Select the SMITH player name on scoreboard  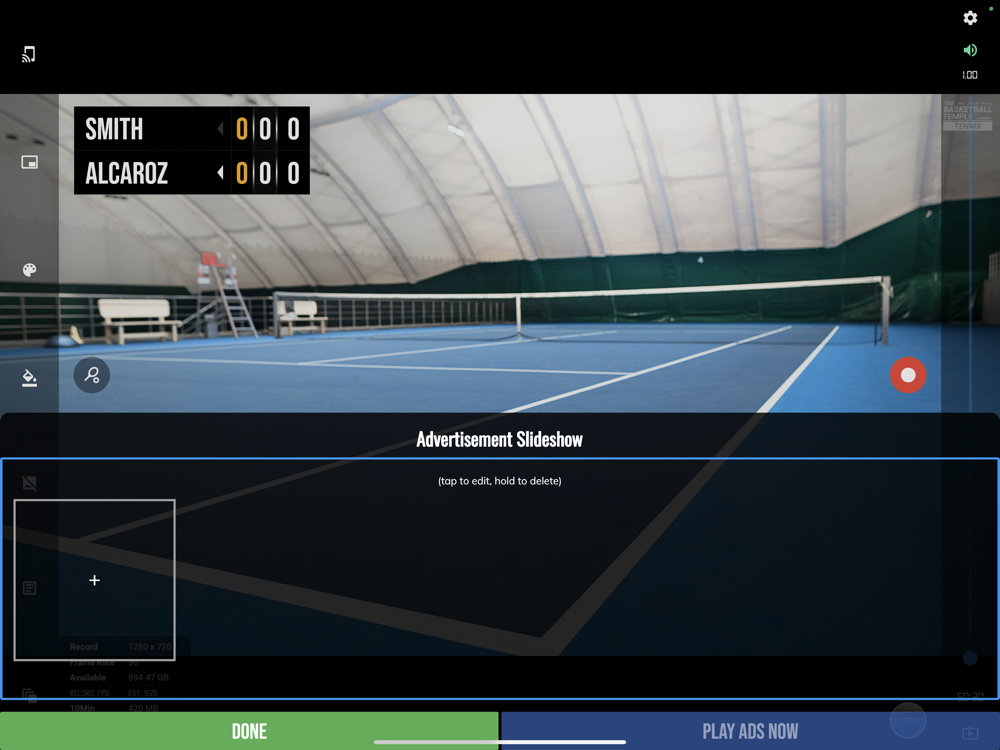pos(114,129)
